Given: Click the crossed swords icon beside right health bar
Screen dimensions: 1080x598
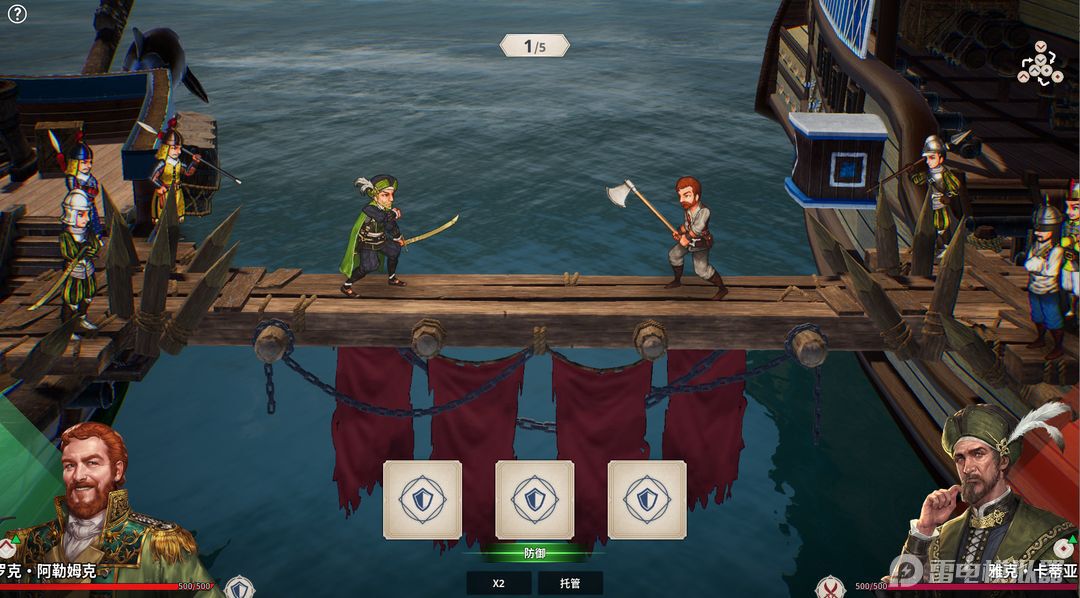Looking at the screenshot, I should tap(830, 587).
